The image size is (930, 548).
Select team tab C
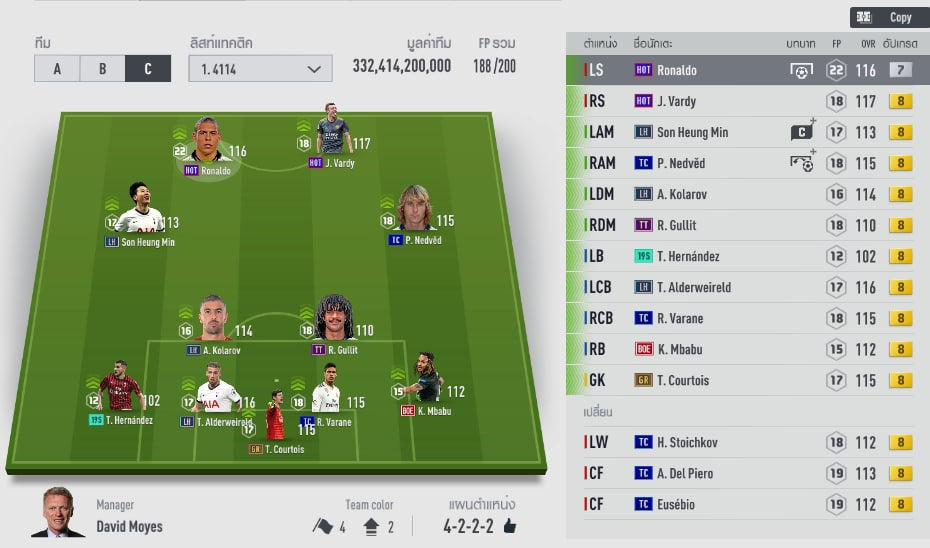[x=148, y=69]
